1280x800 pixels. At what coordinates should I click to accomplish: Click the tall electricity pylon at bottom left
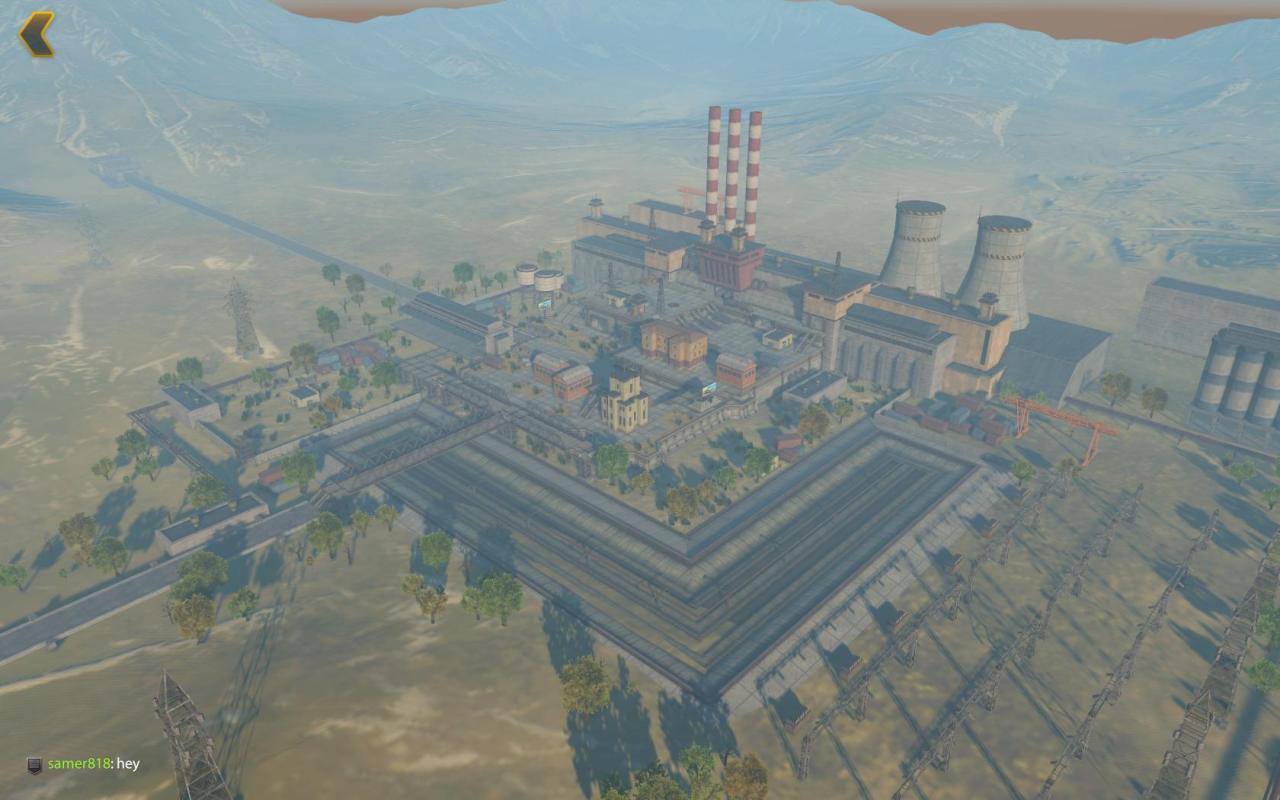[x=183, y=720]
